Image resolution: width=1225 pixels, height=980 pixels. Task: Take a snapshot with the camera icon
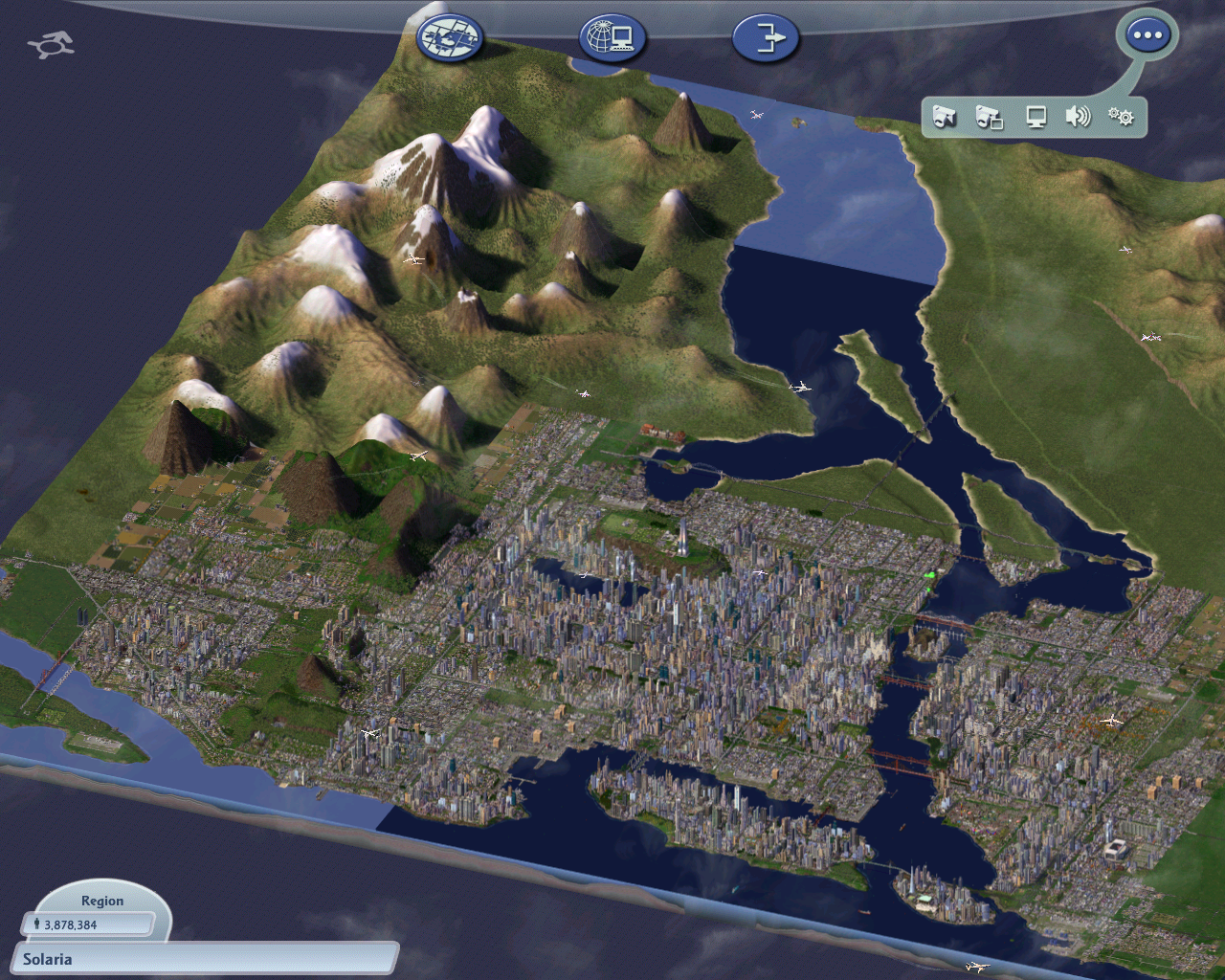945,117
